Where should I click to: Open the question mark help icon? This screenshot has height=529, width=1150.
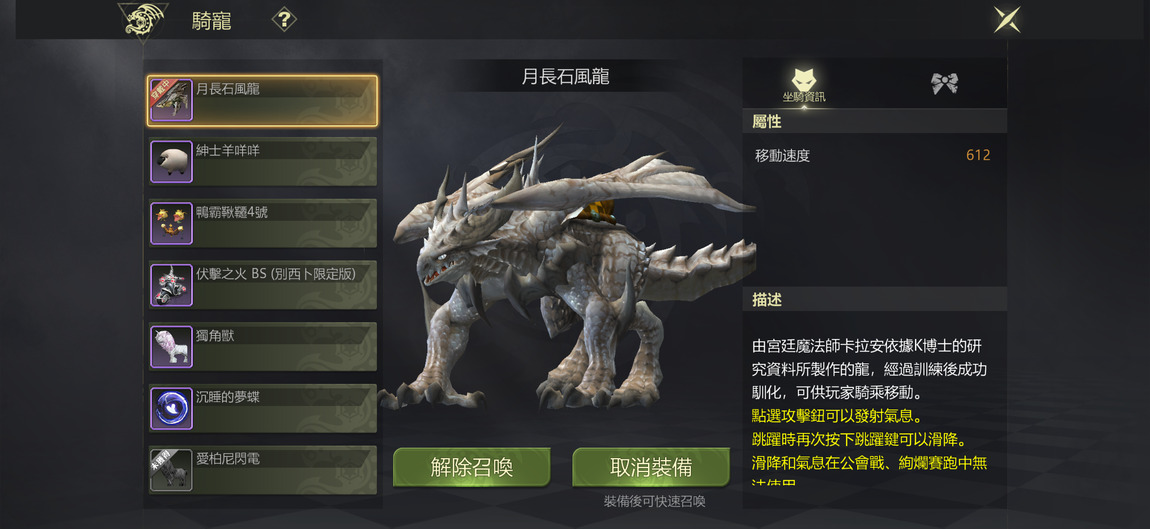284,20
